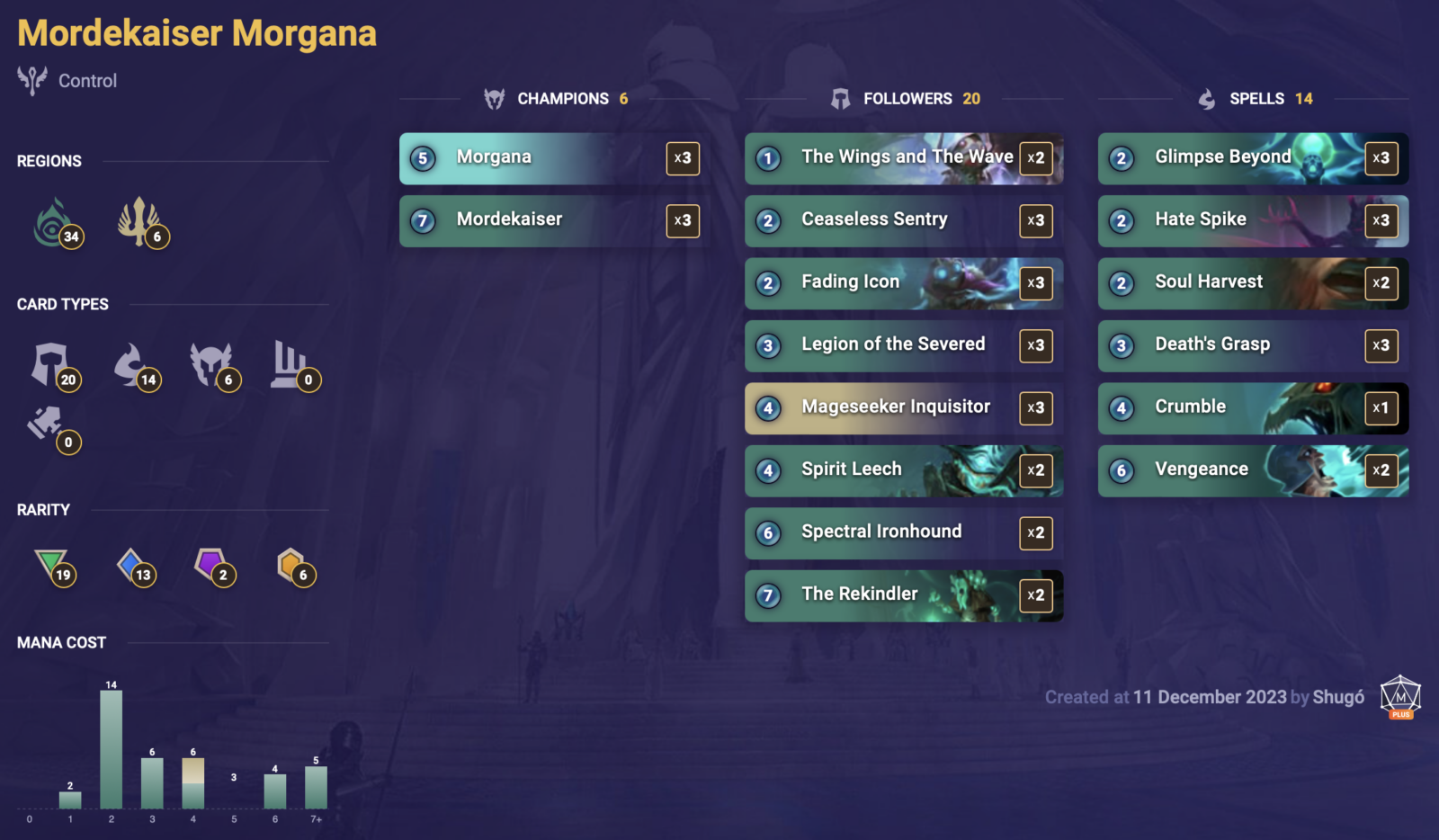The image size is (1439, 840).
Task: Toggle the Legendary rarity filter
Action: [x=292, y=565]
